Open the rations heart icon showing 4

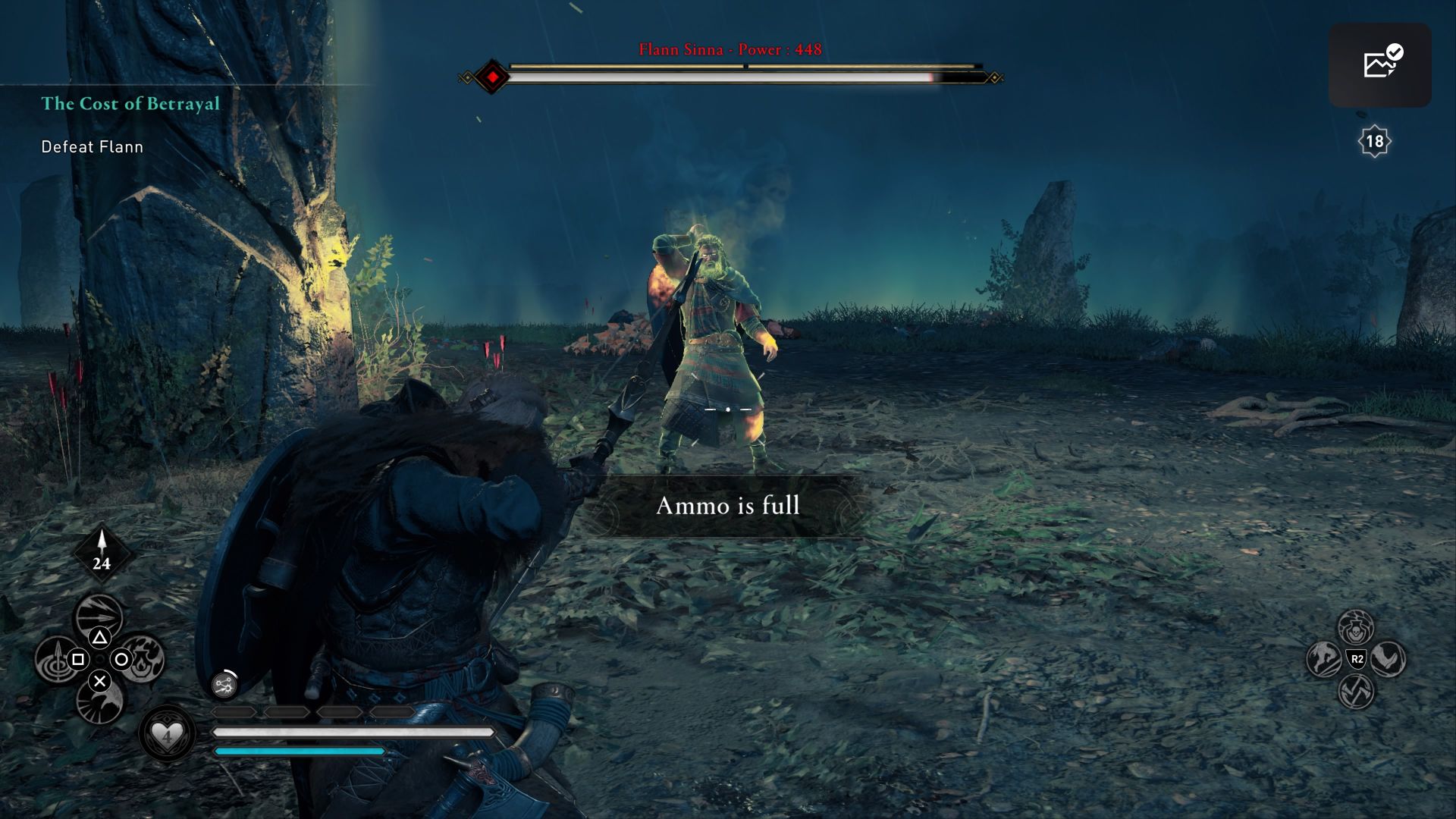pyautogui.click(x=167, y=737)
